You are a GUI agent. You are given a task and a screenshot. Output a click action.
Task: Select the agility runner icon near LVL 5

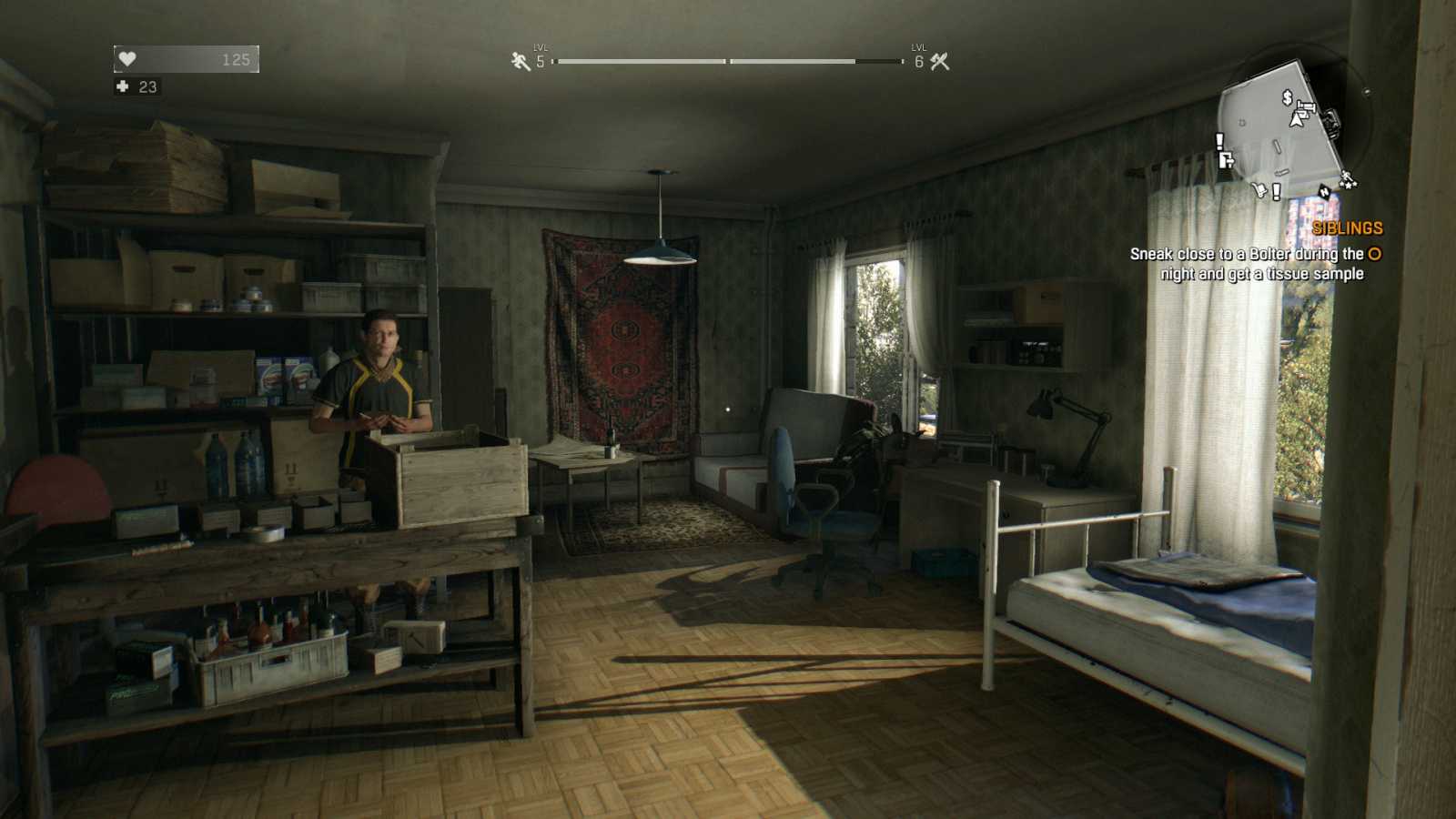click(x=519, y=60)
